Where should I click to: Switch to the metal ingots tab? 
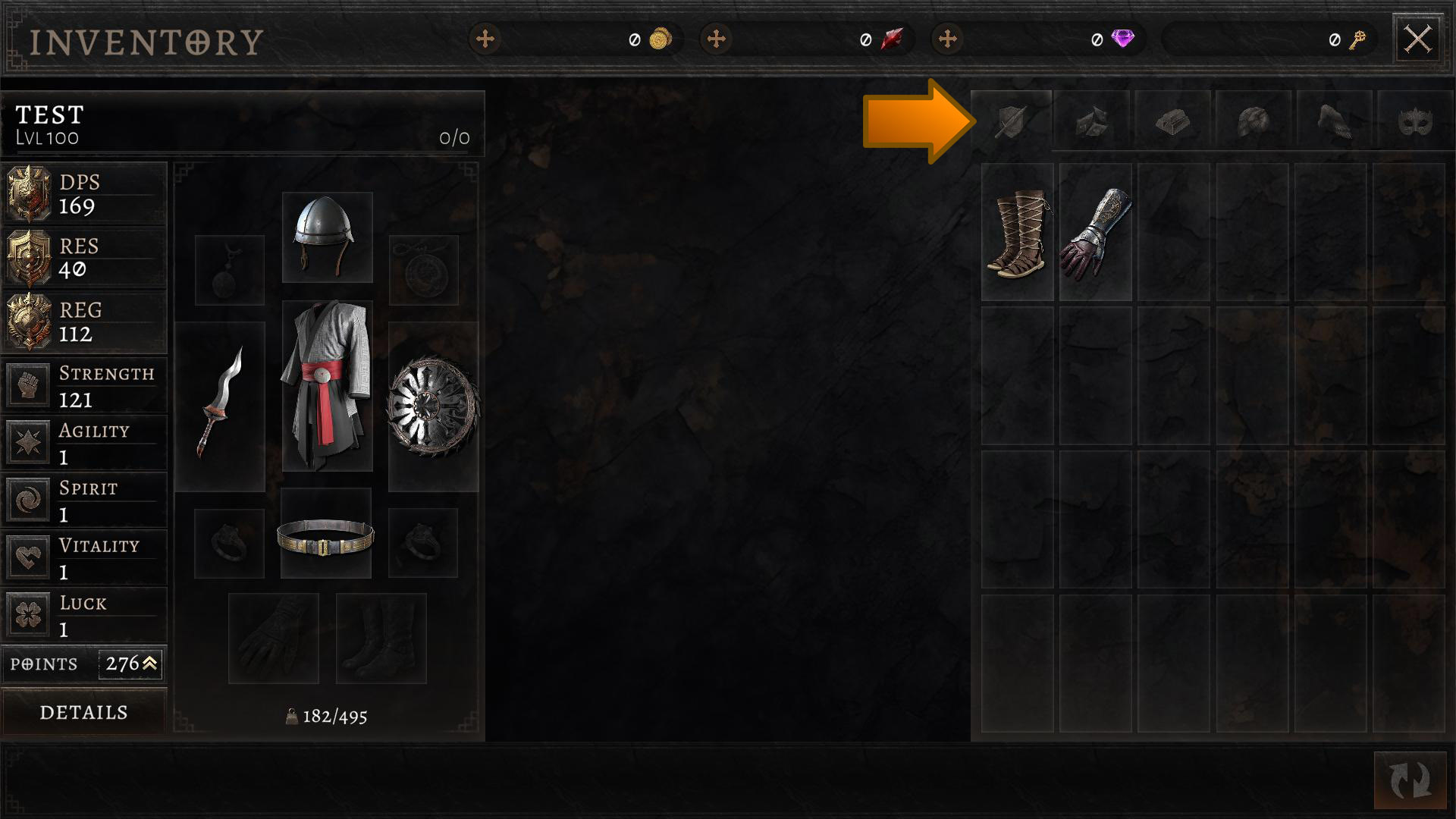[1172, 121]
